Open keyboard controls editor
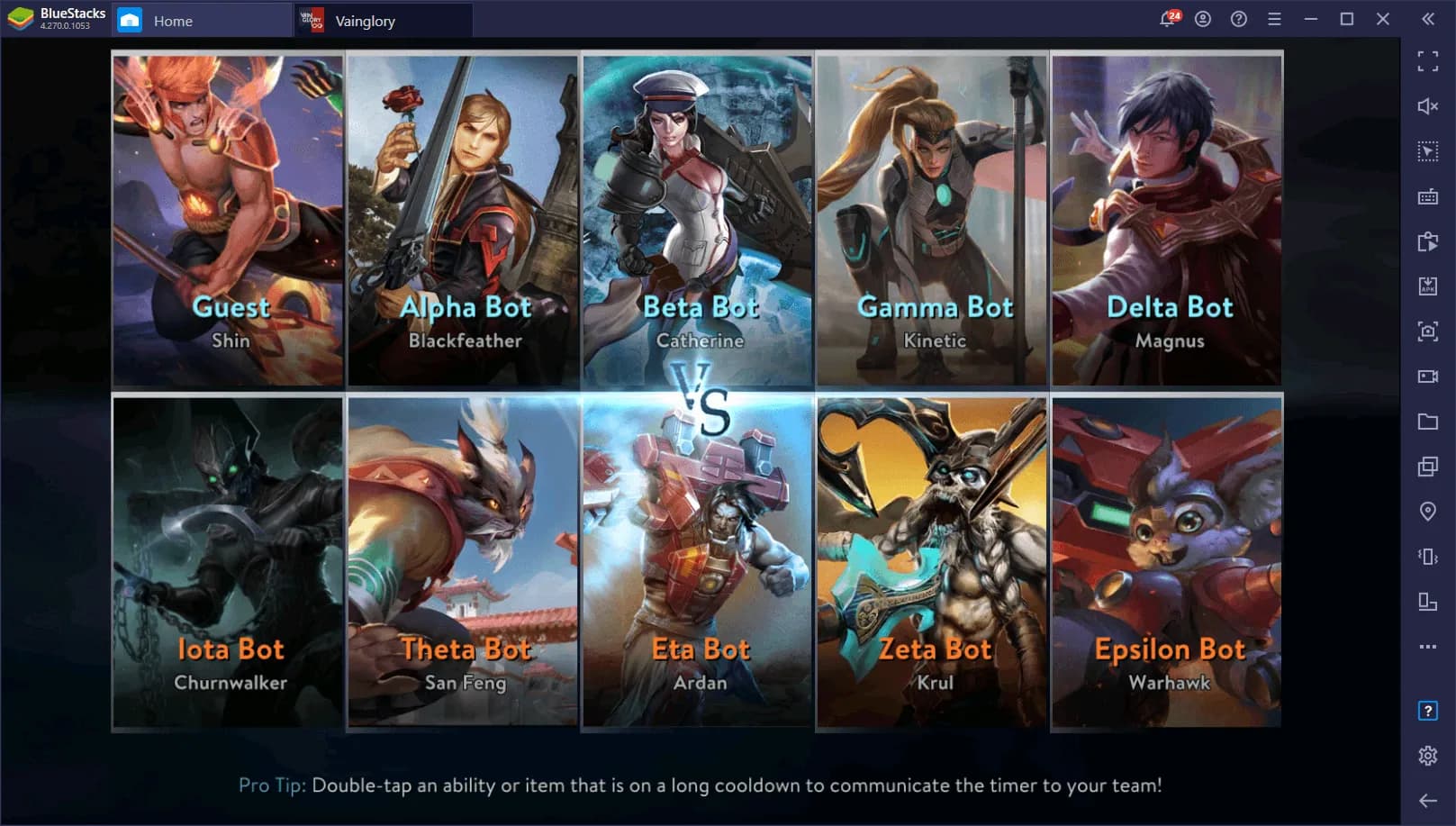 [x=1427, y=196]
